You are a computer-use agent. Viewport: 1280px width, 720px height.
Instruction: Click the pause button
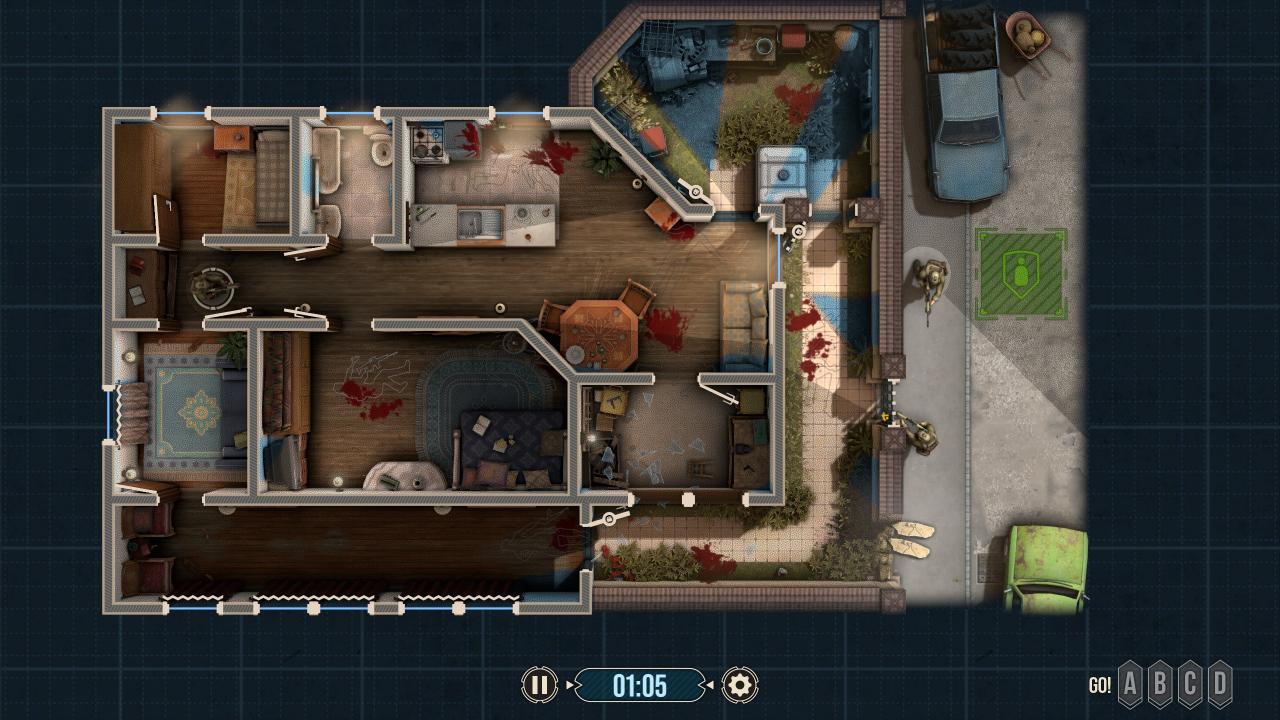pos(539,685)
